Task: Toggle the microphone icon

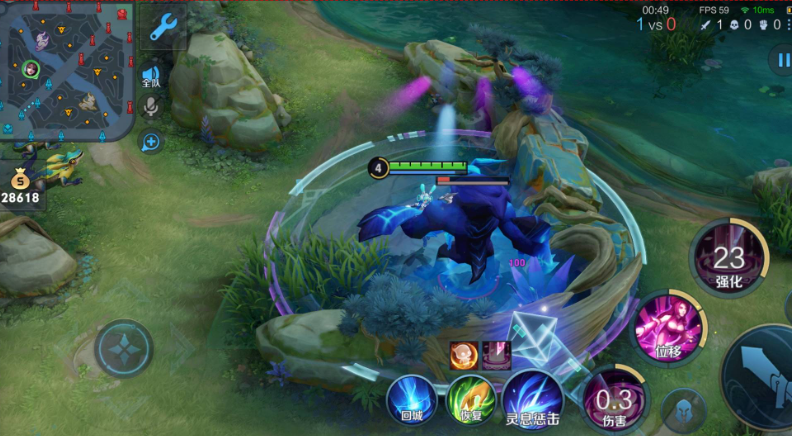Action: pos(152,106)
